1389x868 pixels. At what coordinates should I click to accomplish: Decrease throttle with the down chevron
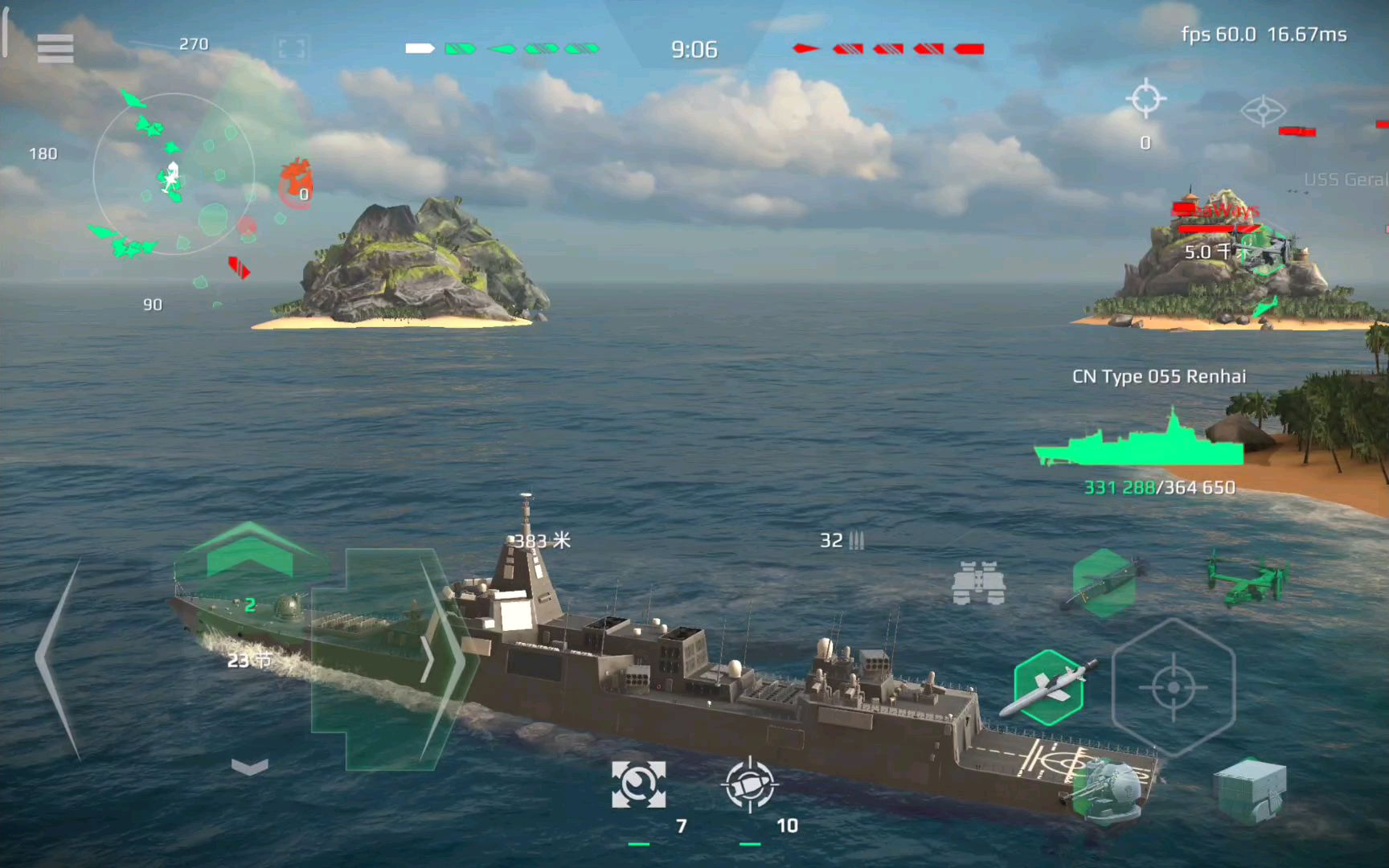pyautogui.click(x=249, y=768)
